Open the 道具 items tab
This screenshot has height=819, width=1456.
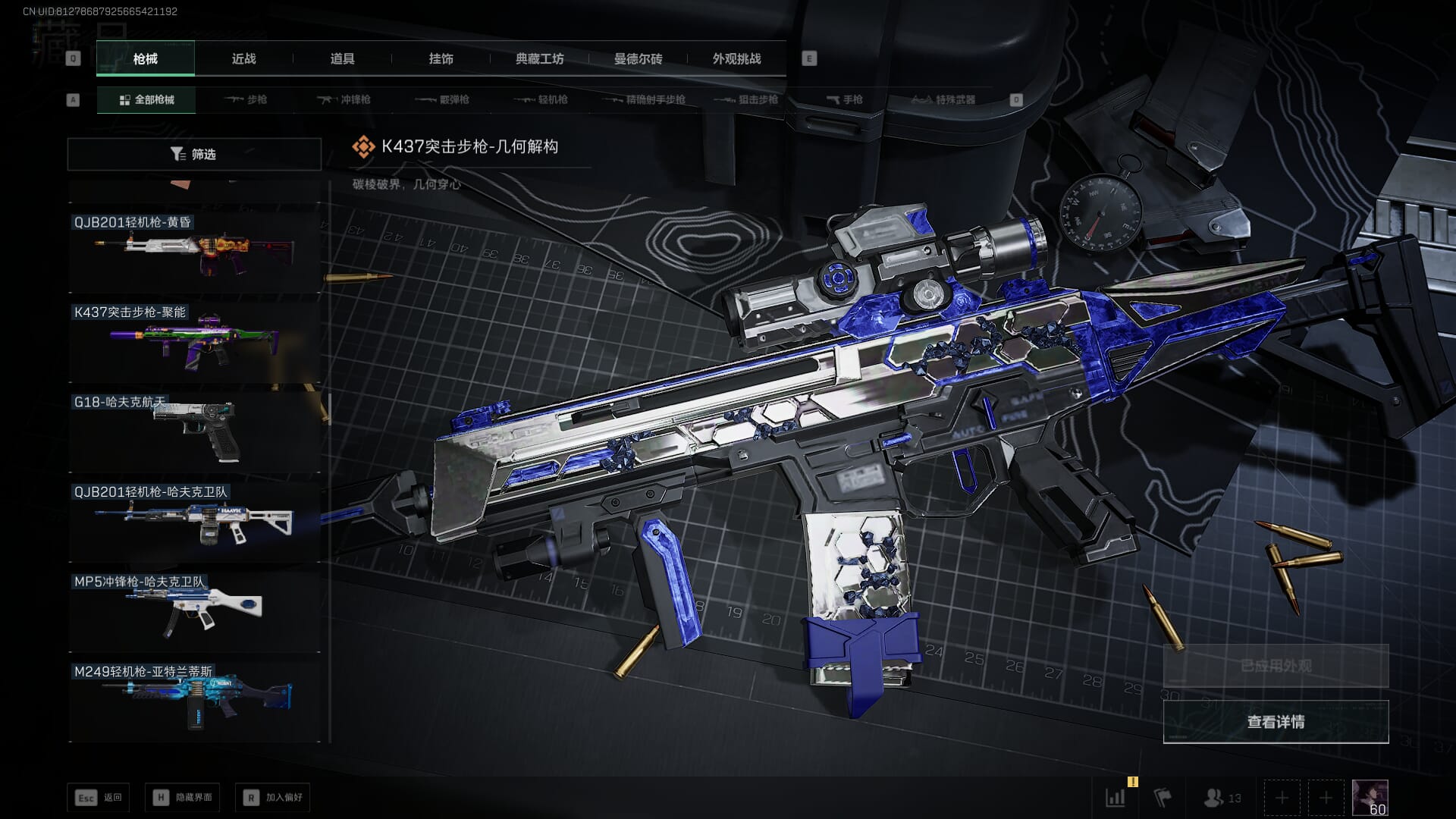[342, 58]
